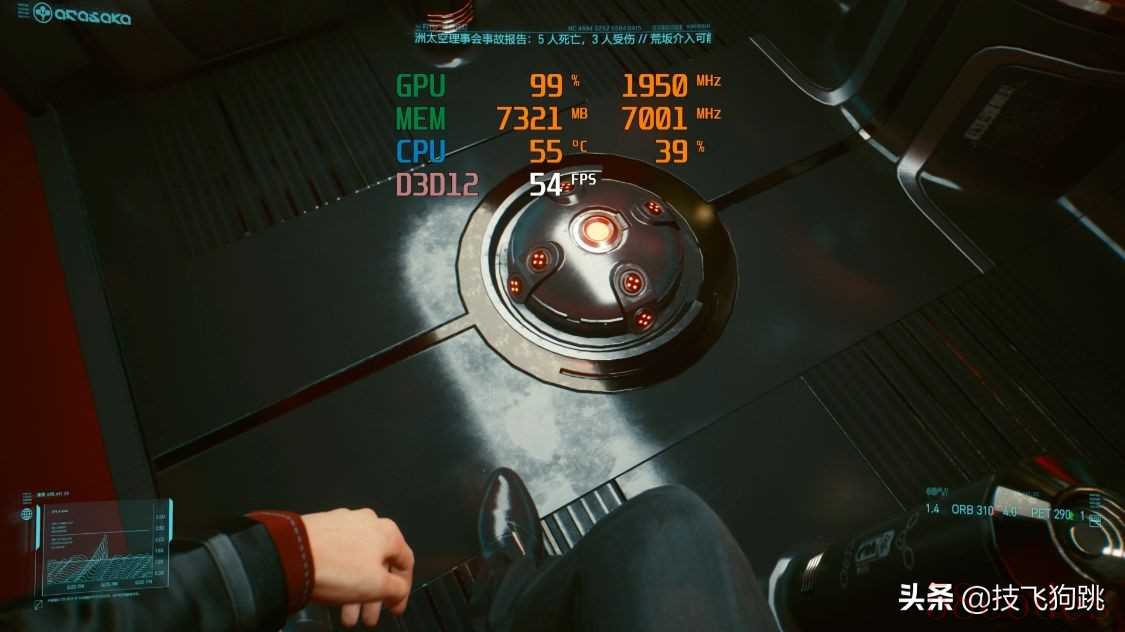The width and height of the screenshot is (1125, 632).
Task: Click the globe icon beside the stock chart
Action: [x=27, y=515]
